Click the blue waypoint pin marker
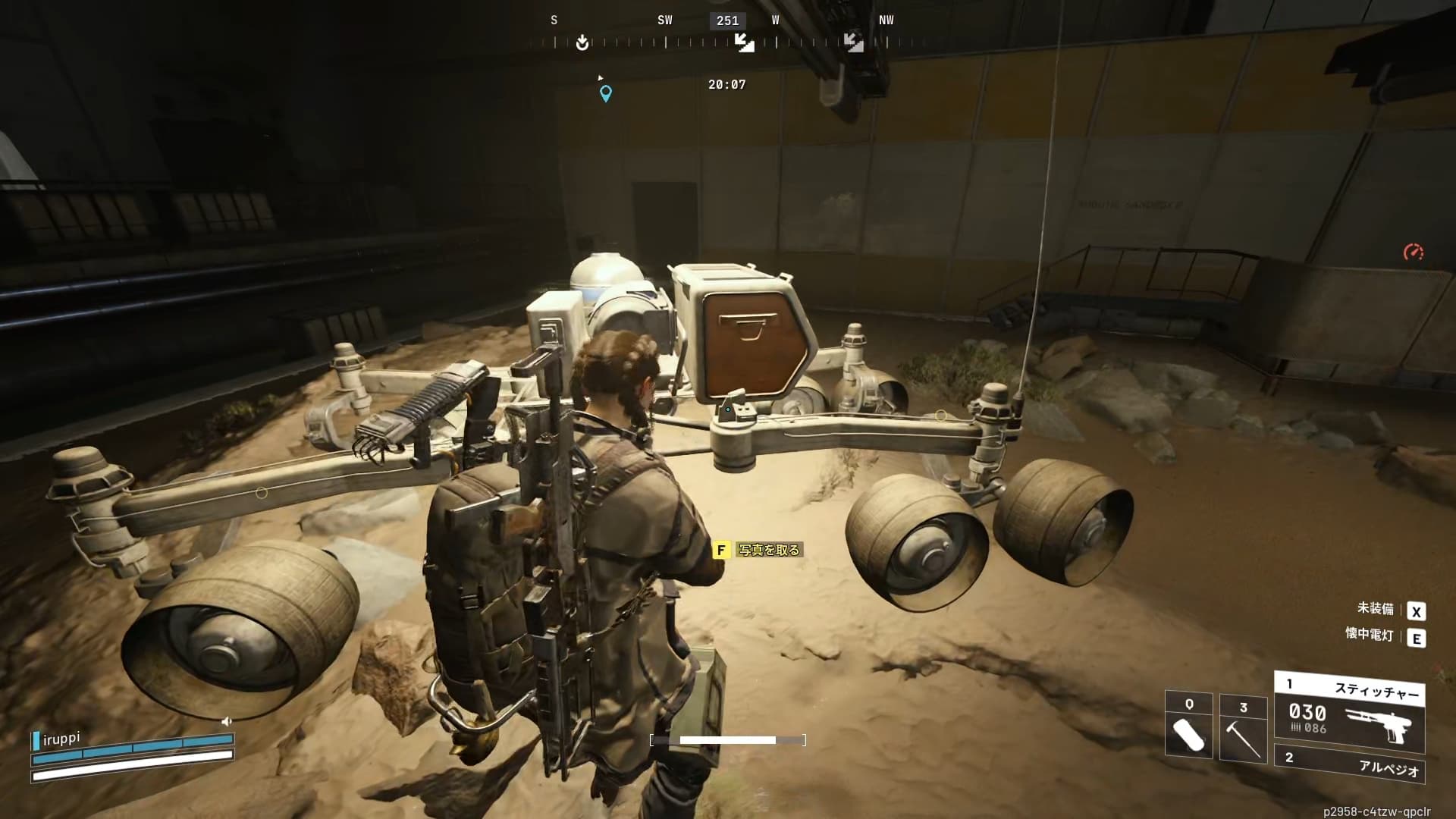This screenshot has height=819, width=1456. click(x=606, y=93)
